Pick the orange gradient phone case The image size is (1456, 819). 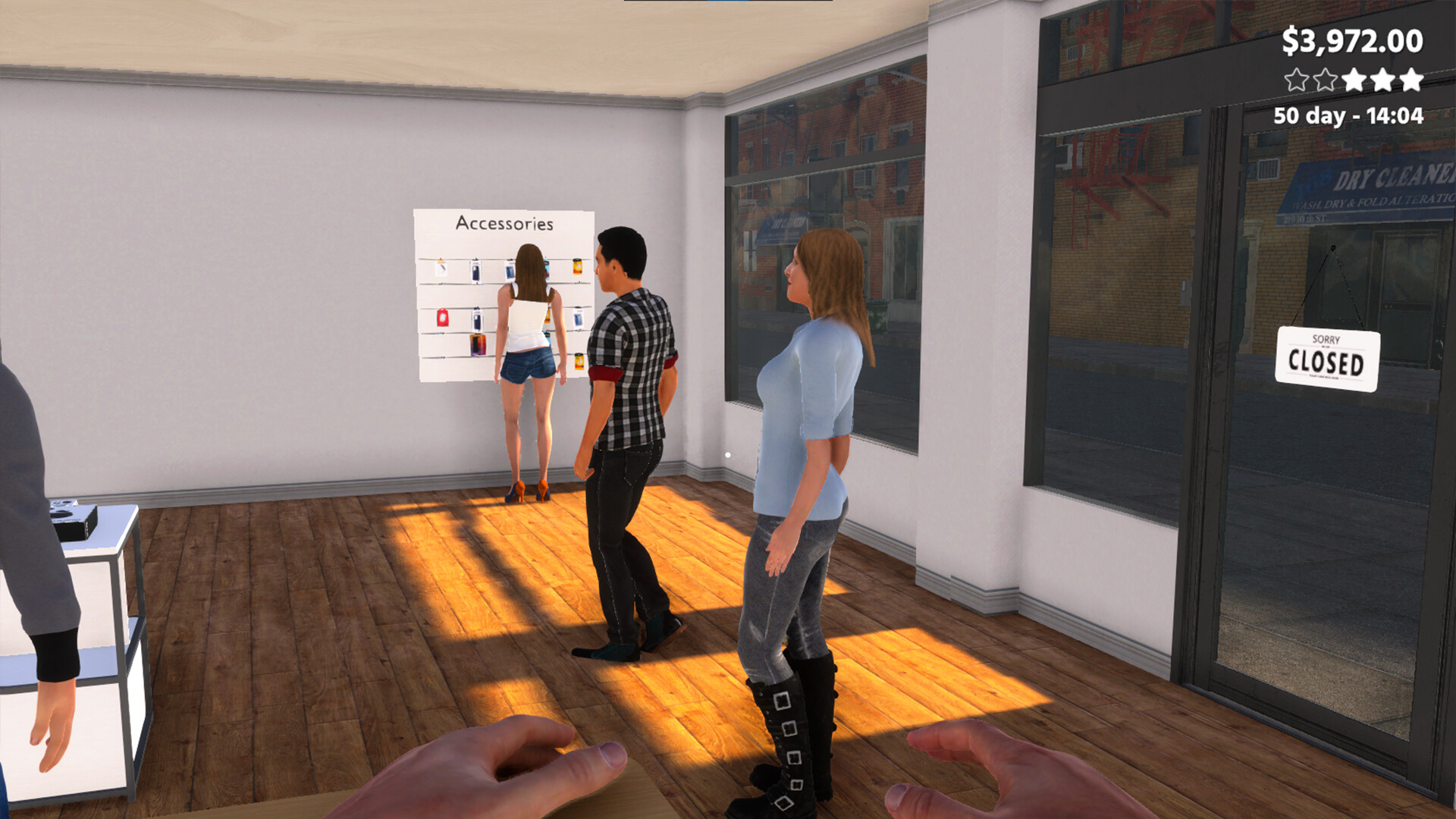[478, 344]
